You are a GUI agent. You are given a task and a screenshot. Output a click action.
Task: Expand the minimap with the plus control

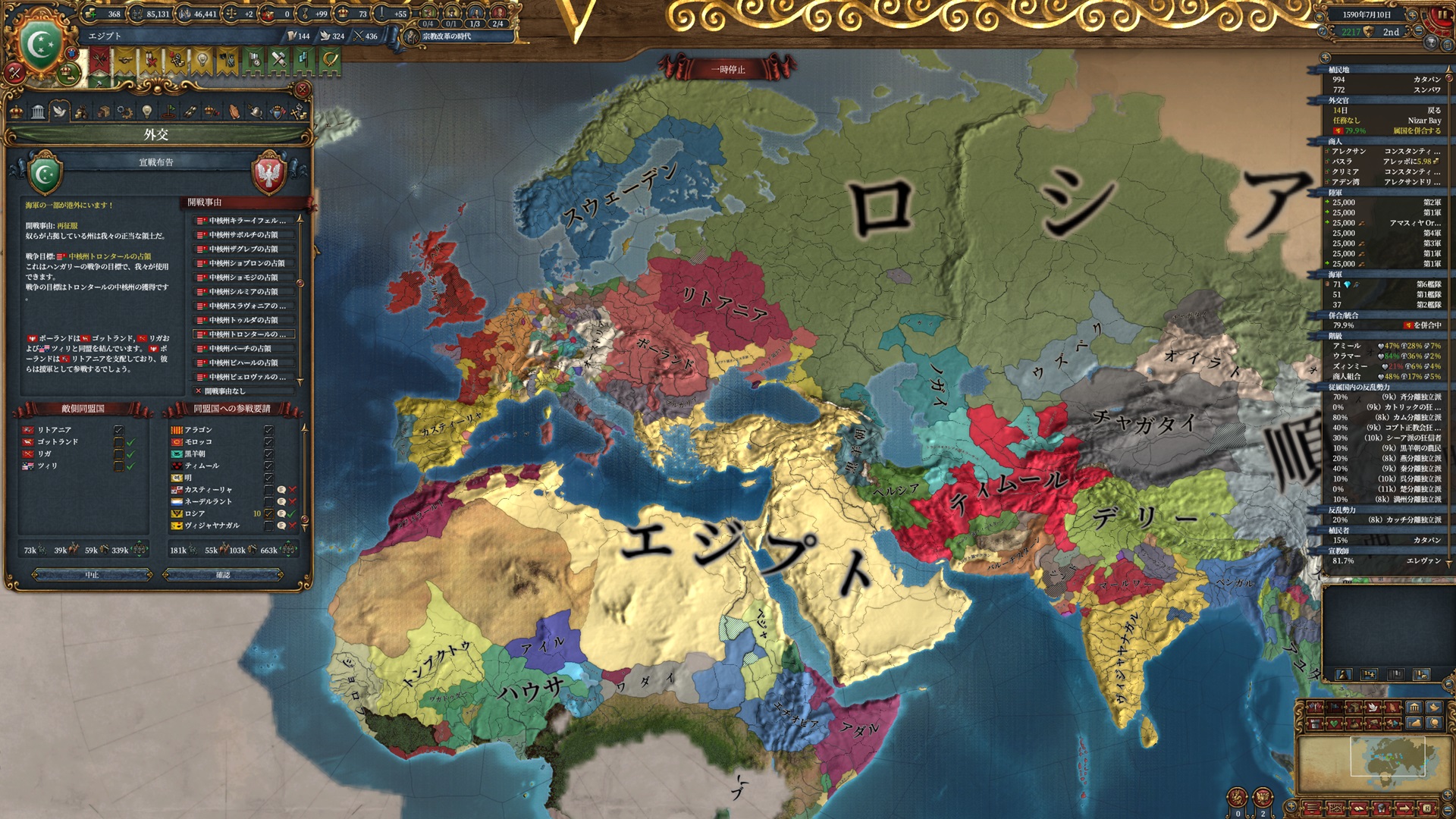[x=1446, y=794]
